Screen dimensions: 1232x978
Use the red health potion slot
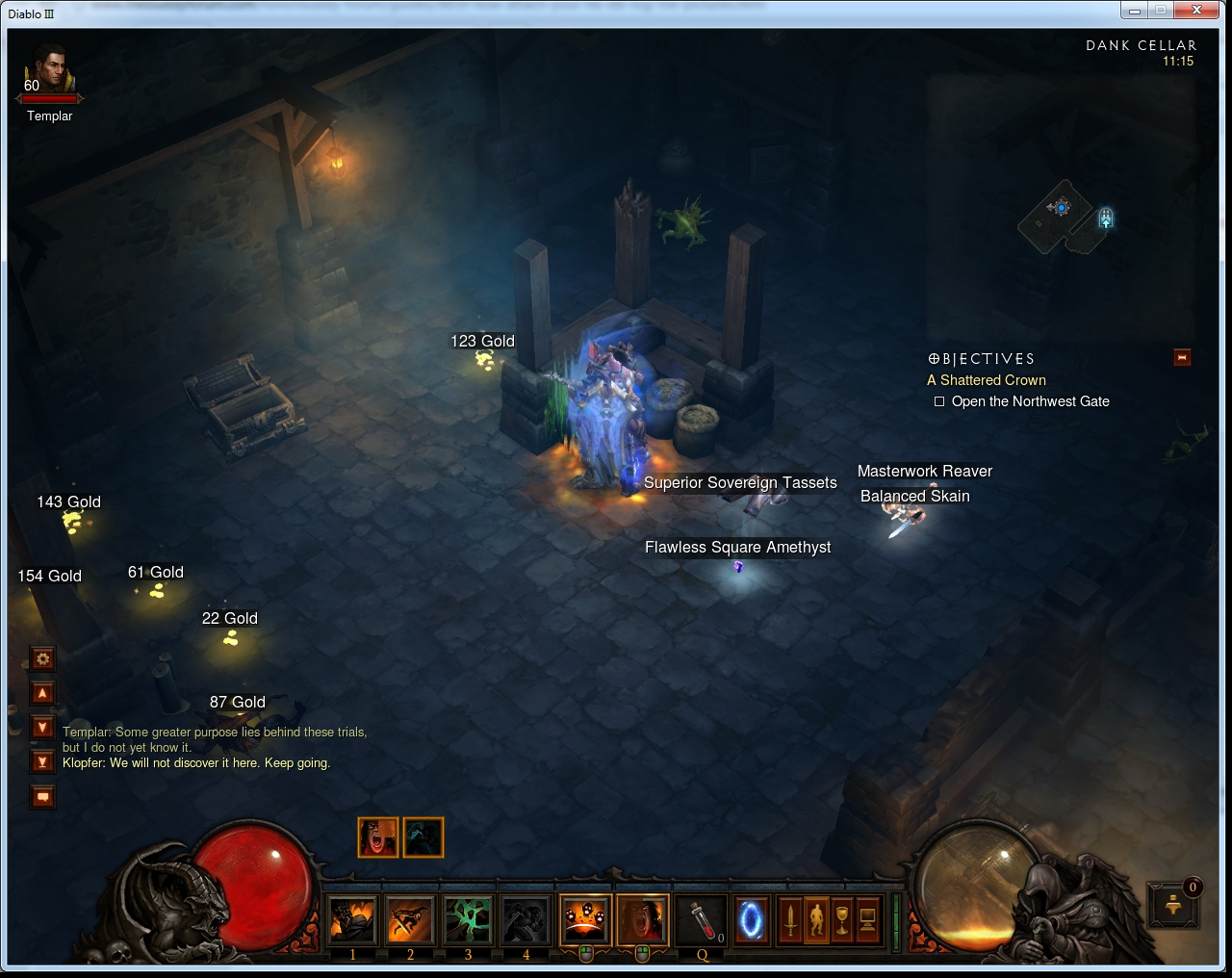(x=702, y=920)
